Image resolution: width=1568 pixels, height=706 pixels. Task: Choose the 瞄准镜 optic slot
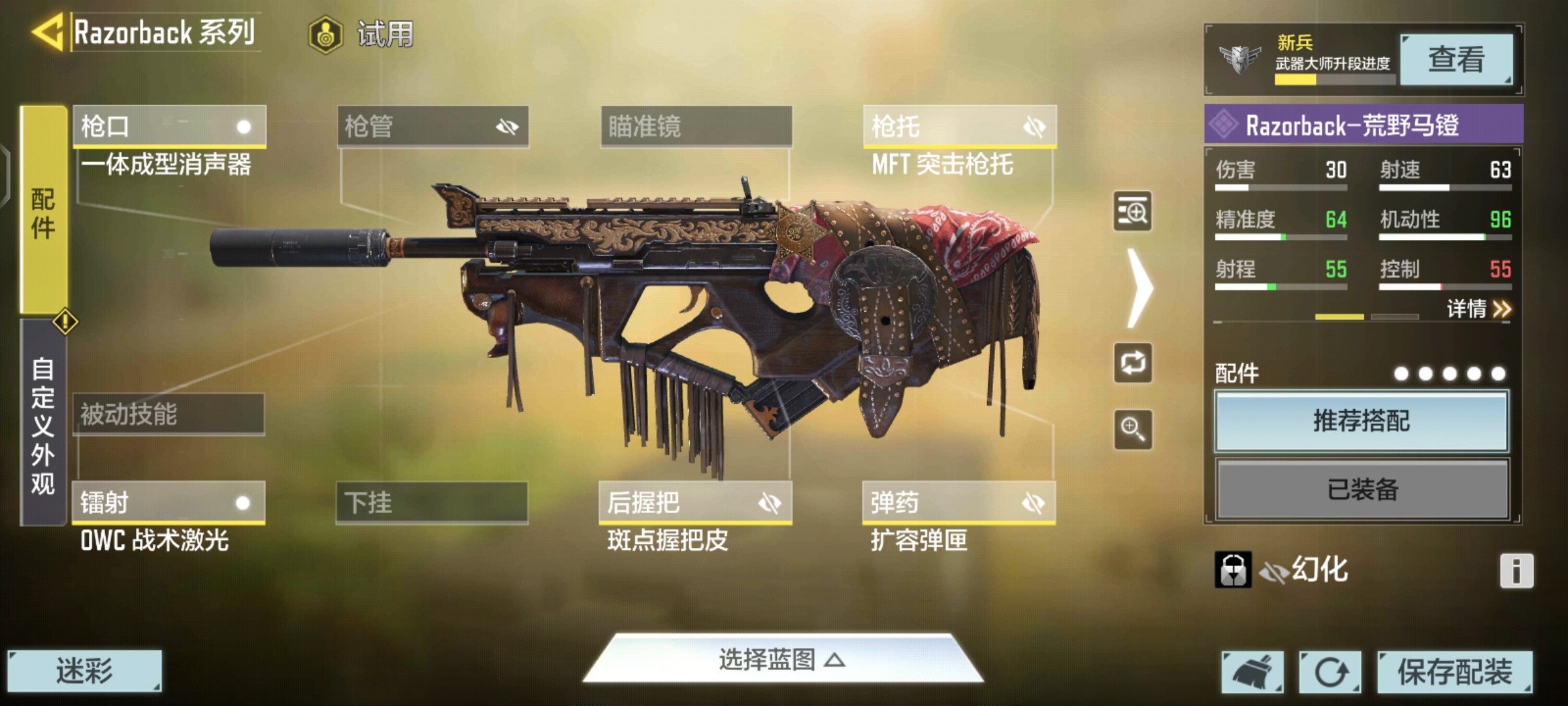coord(696,126)
